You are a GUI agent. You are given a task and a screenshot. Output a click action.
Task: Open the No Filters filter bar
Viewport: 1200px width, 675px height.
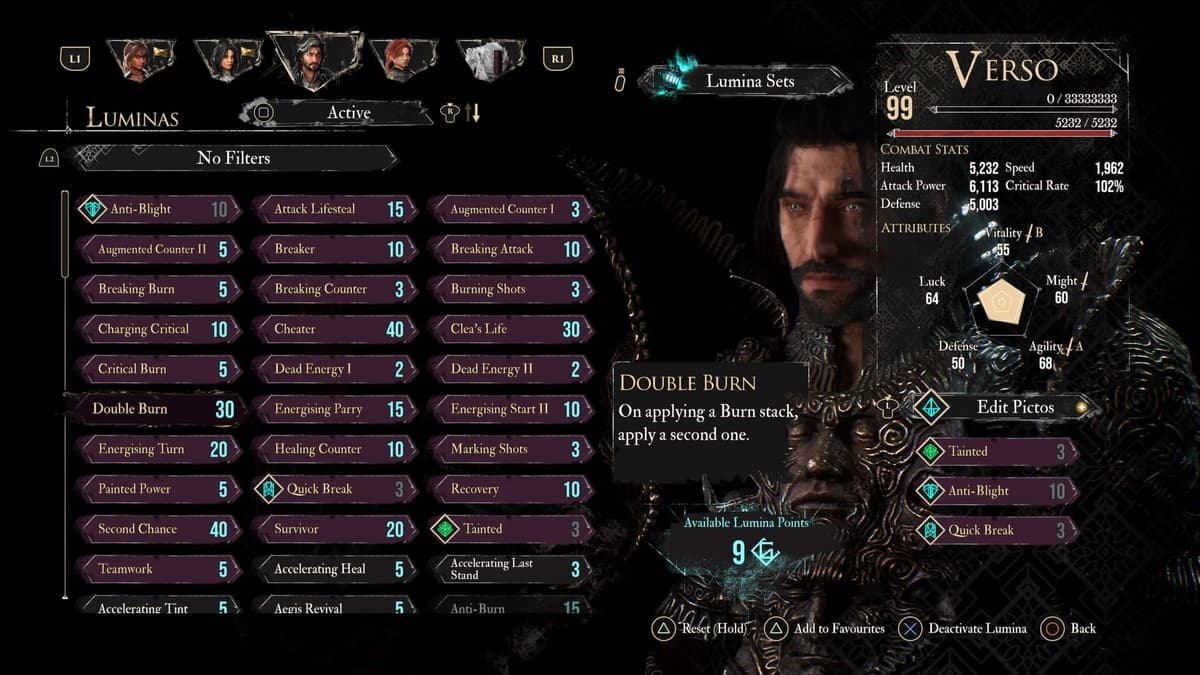pyautogui.click(x=233, y=158)
